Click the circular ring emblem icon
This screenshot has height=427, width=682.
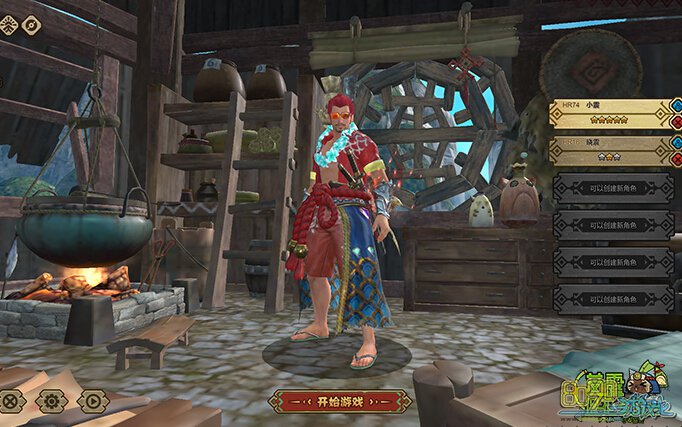click(x=33, y=25)
